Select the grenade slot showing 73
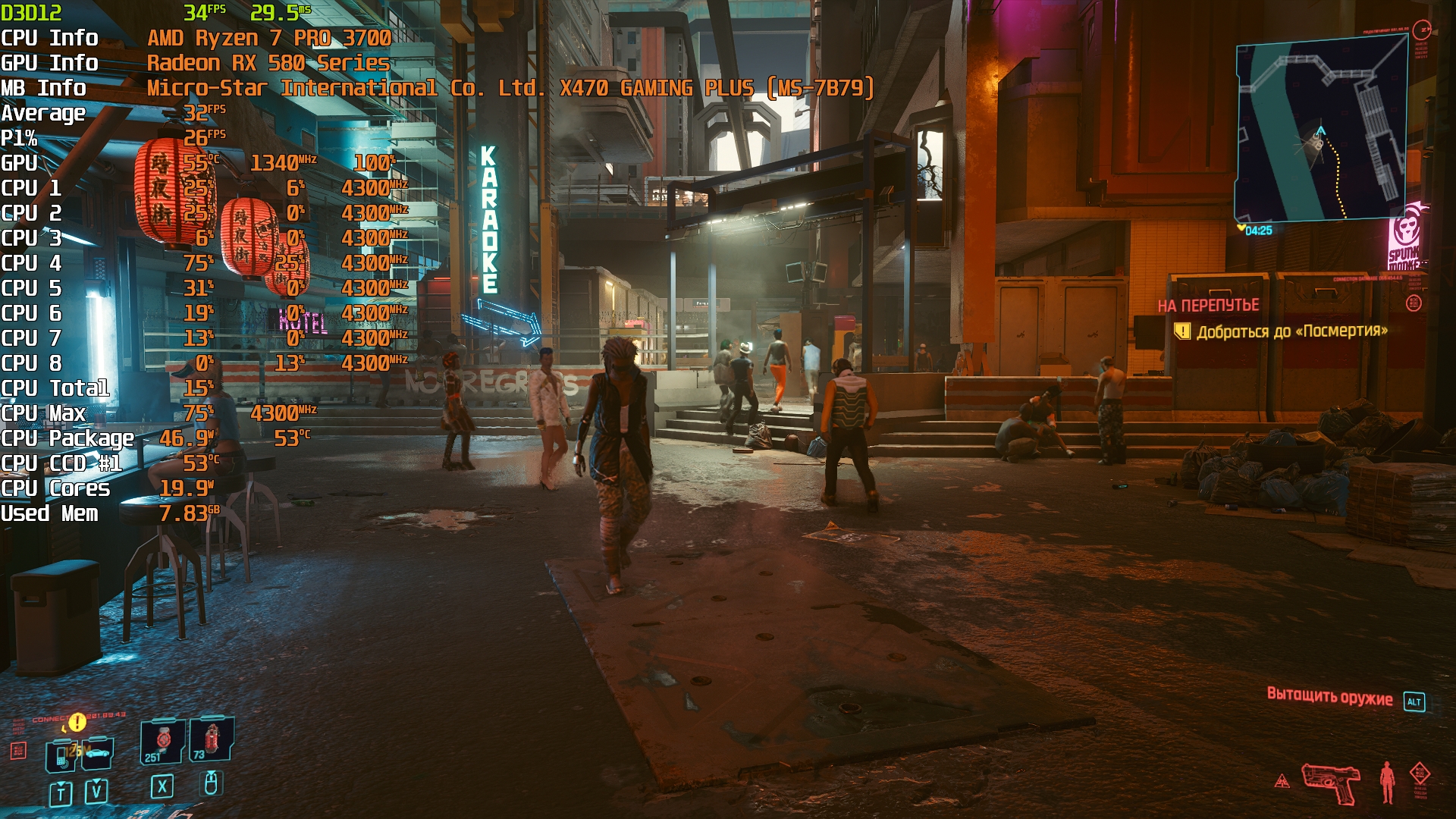Screen dimensions: 1456x819 click(211, 739)
